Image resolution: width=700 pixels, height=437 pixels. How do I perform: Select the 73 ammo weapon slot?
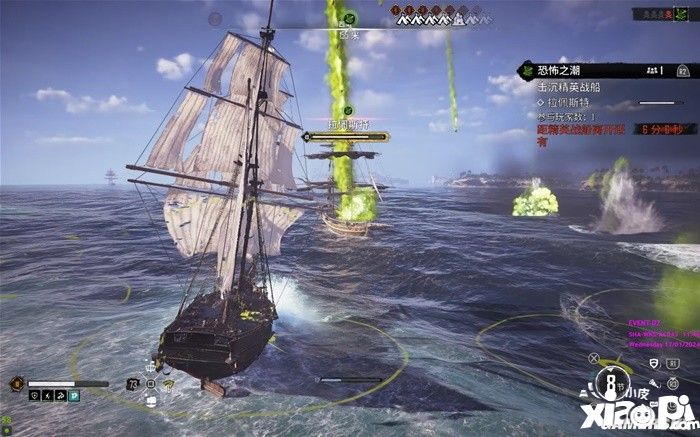click(134, 383)
